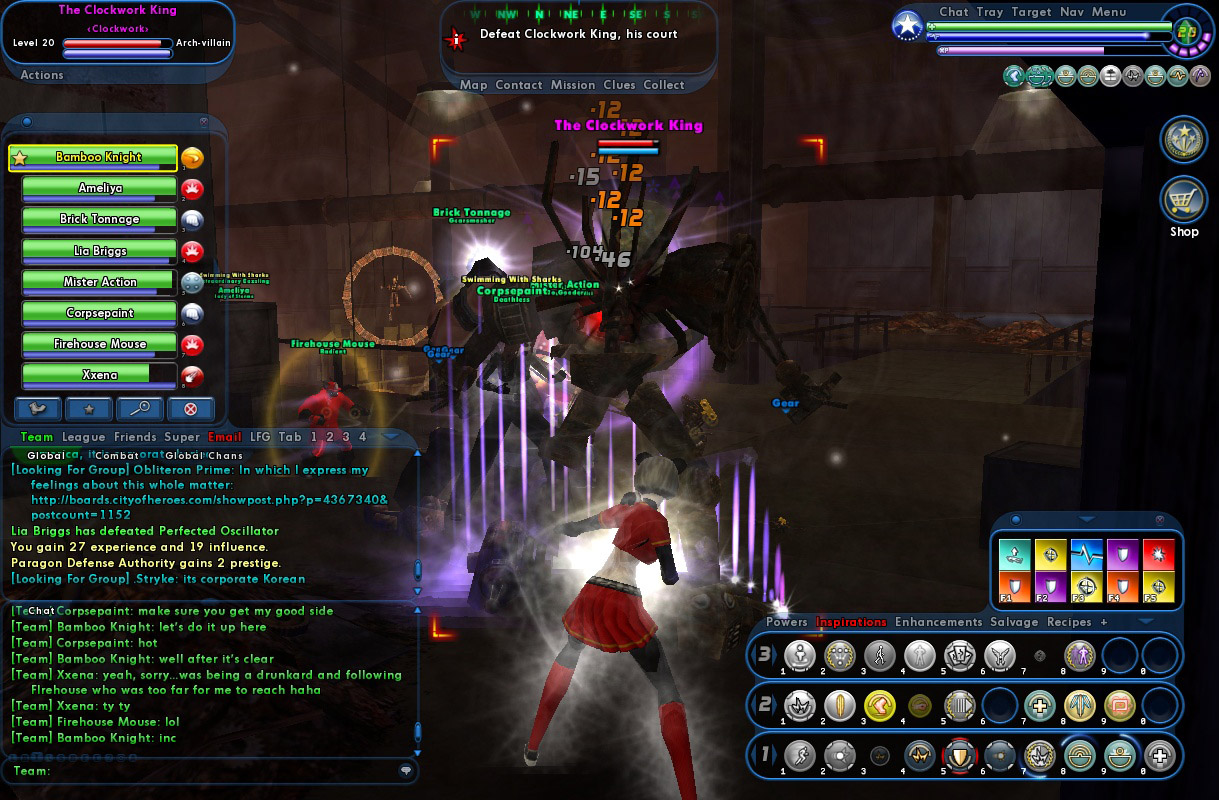Select Ameliya in the team list
The height and width of the screenshot is (800, 1219).
[99, 188]
